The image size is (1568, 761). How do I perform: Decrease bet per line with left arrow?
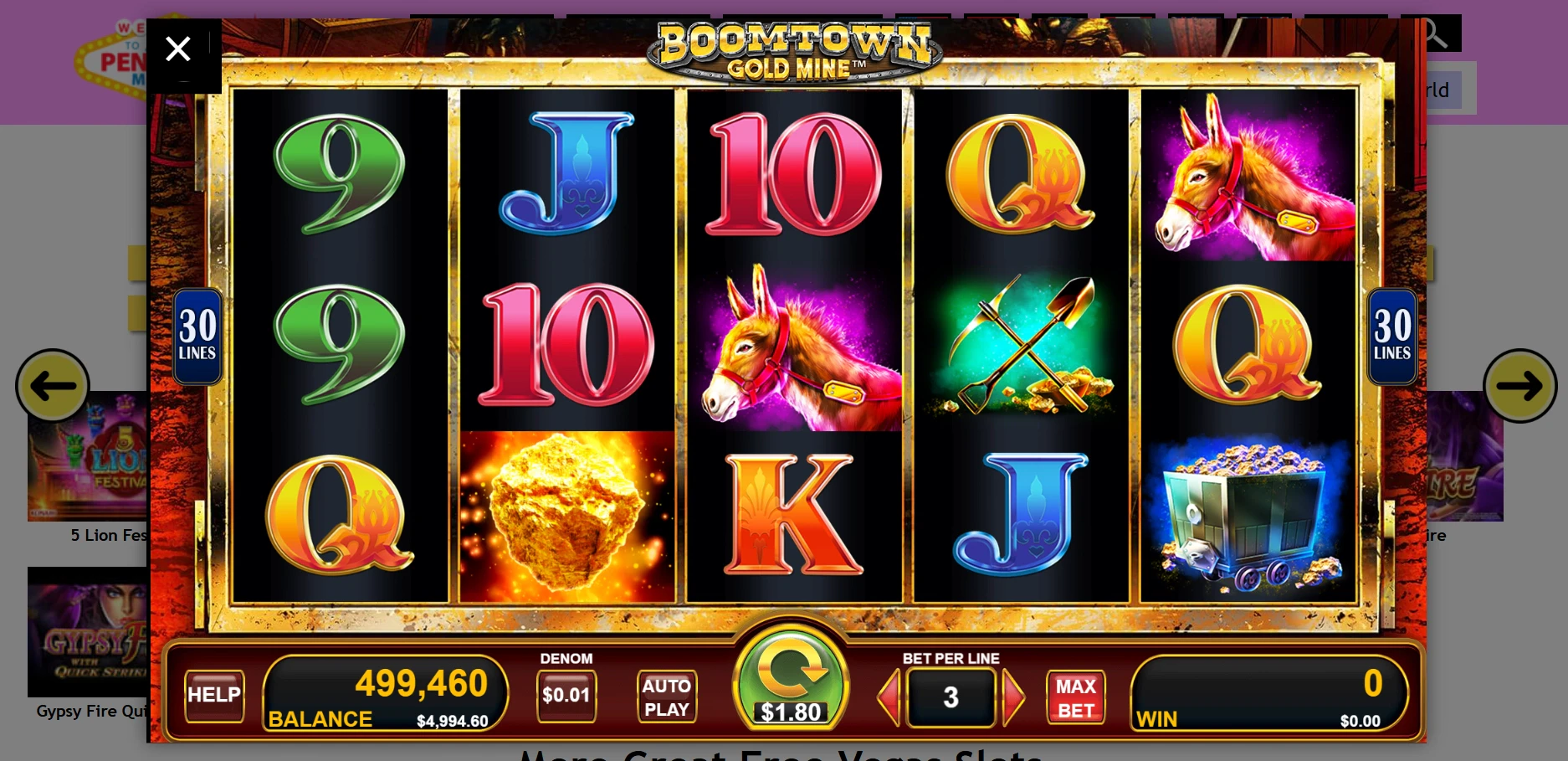(x=889, y=697)
